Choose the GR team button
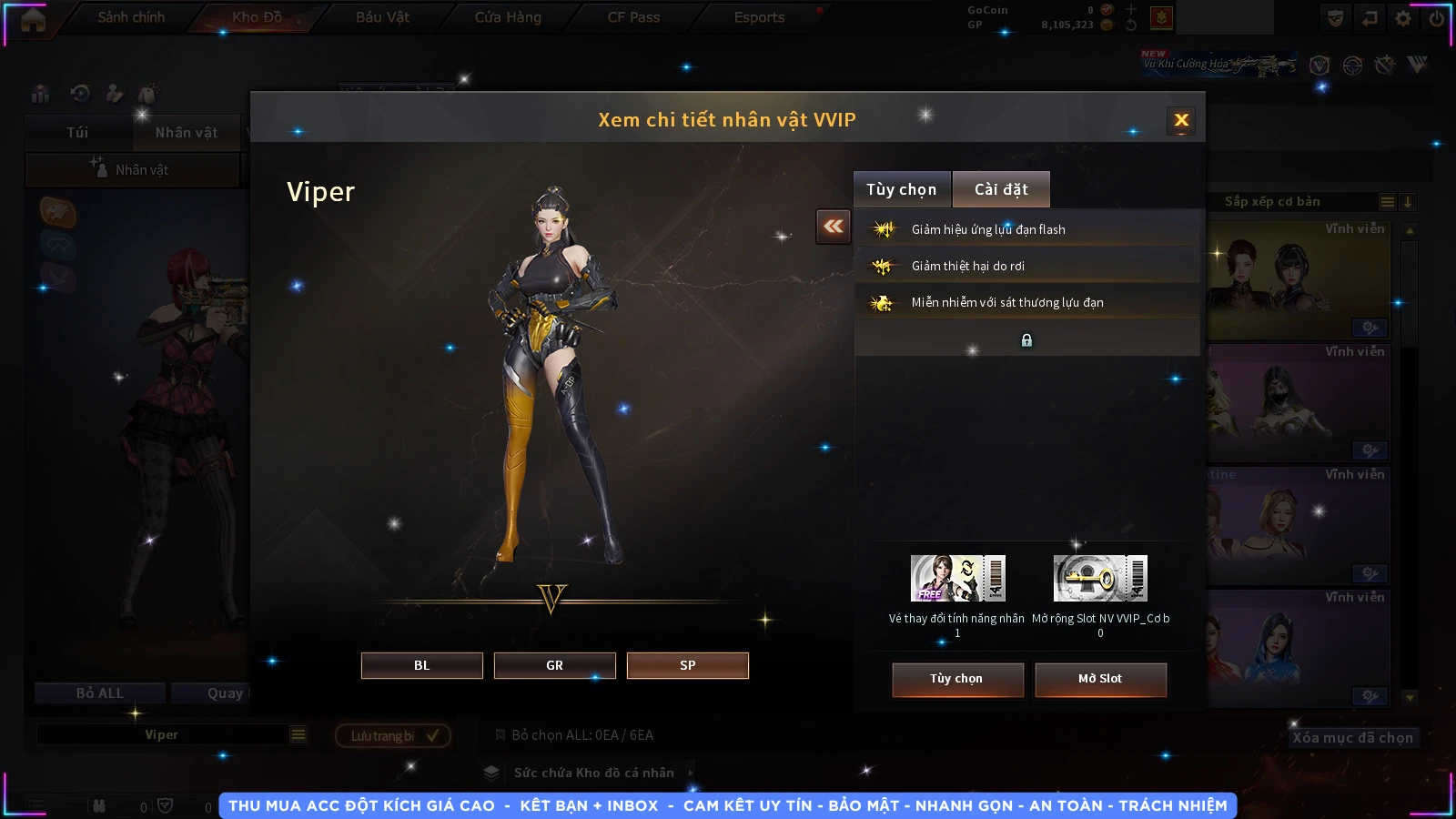Image resolution: width=1456 pixels, height=819 pixels. 554,665
